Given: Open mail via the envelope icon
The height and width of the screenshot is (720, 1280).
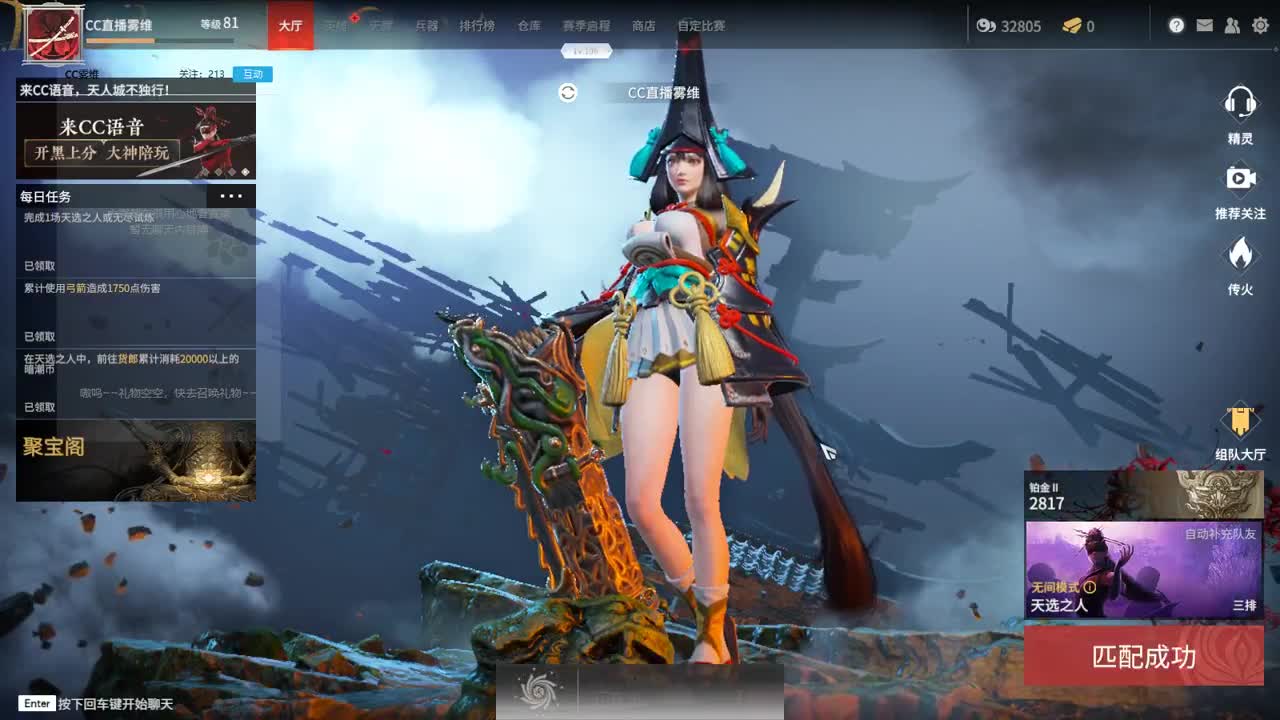Looking at the screenshot, I should pos(1204,26).
